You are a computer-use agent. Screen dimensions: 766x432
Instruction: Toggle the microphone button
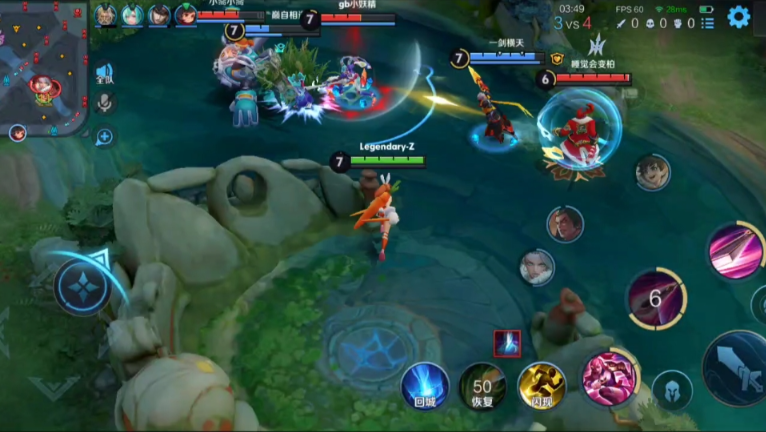(x=104, y=103)
